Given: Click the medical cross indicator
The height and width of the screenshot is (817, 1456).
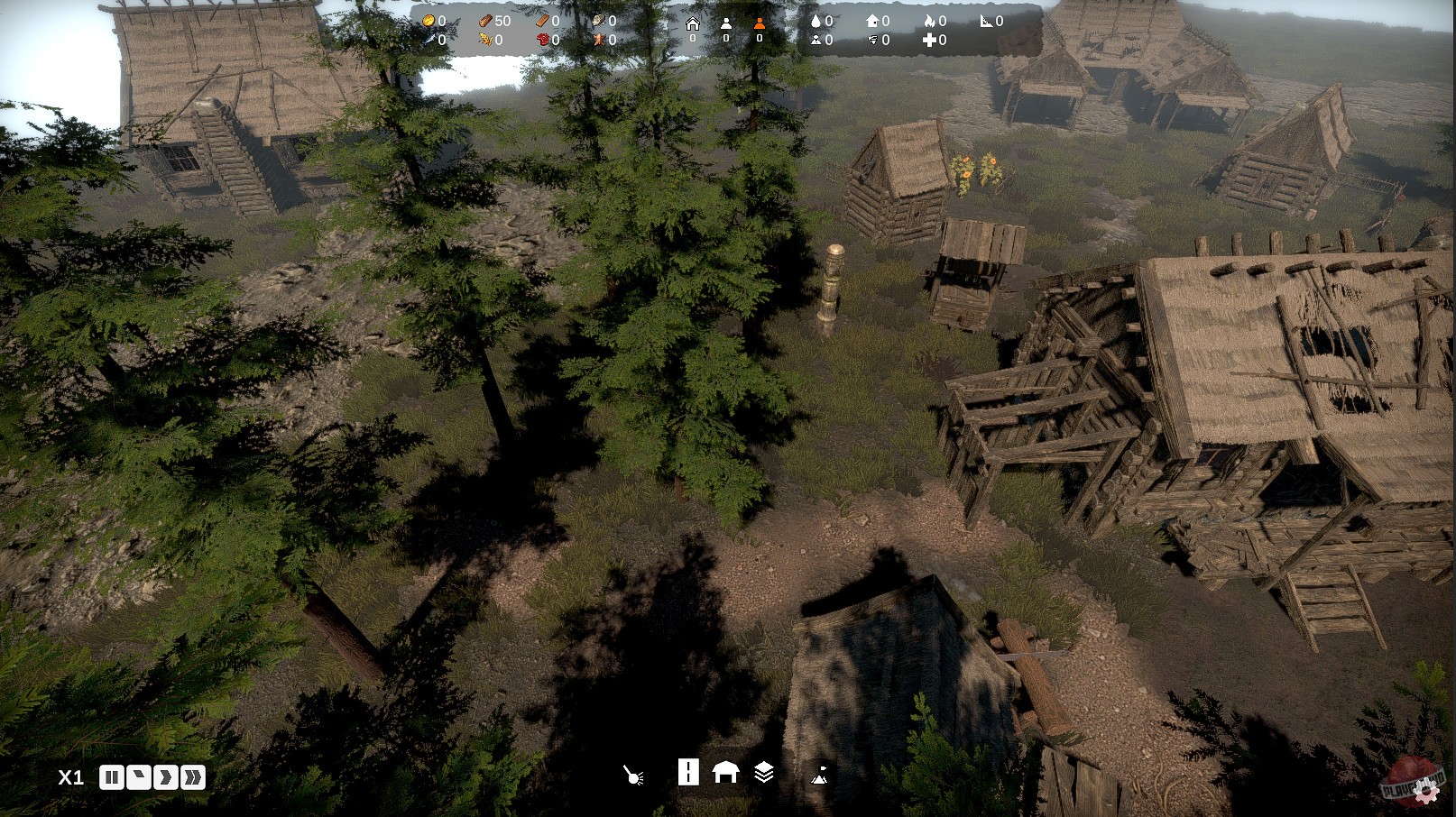Looking at the screenshot, I should (x=931, y=39).
